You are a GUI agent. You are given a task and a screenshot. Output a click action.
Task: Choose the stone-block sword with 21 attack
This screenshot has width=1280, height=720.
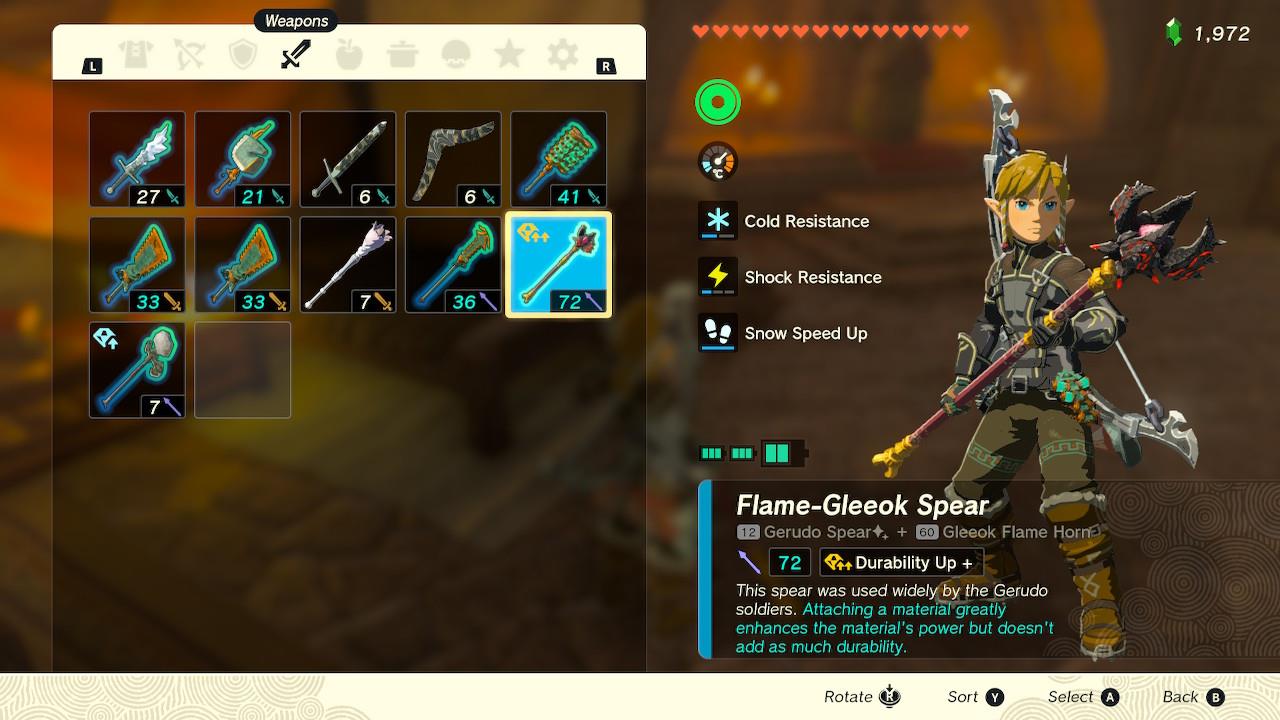point(242,159)
